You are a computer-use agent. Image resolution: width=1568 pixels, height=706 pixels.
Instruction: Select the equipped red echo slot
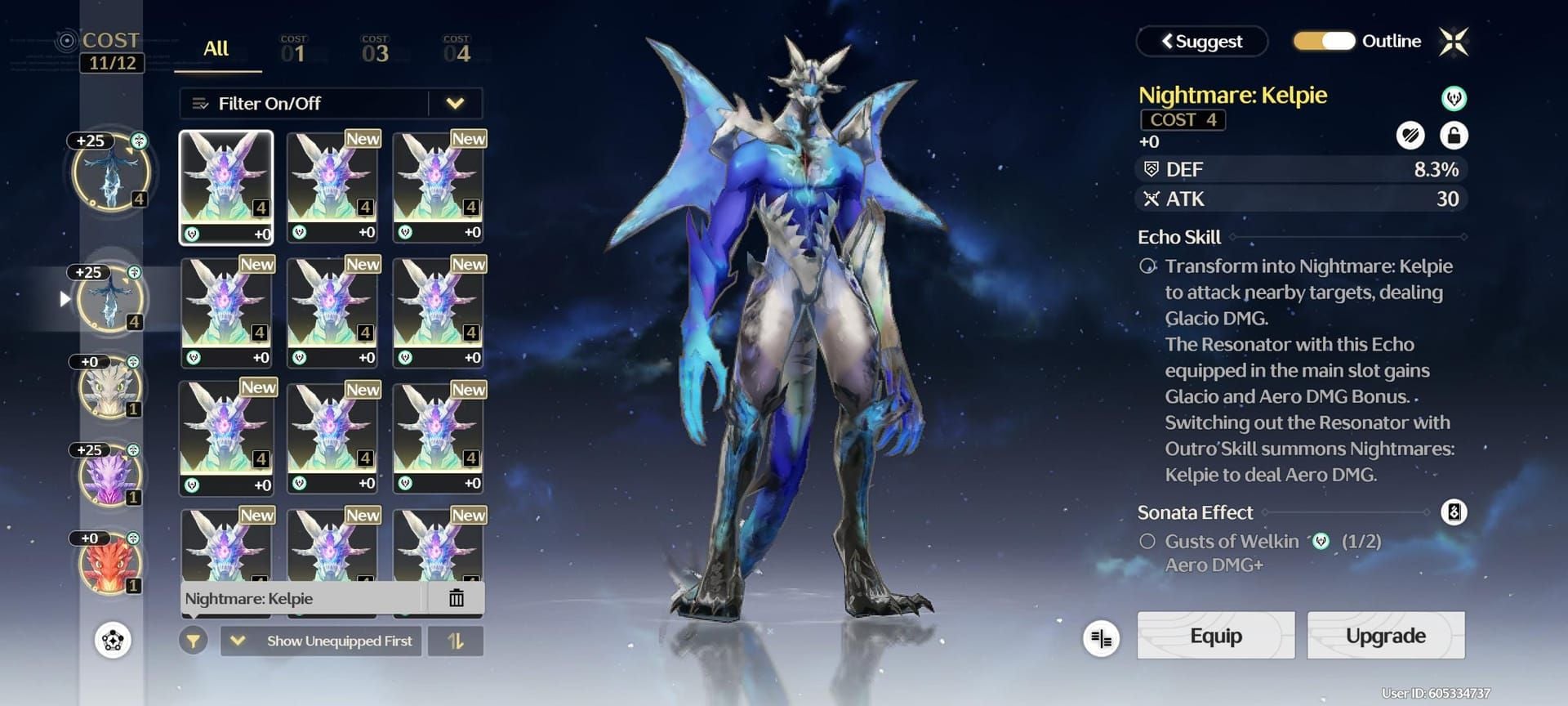109,564
